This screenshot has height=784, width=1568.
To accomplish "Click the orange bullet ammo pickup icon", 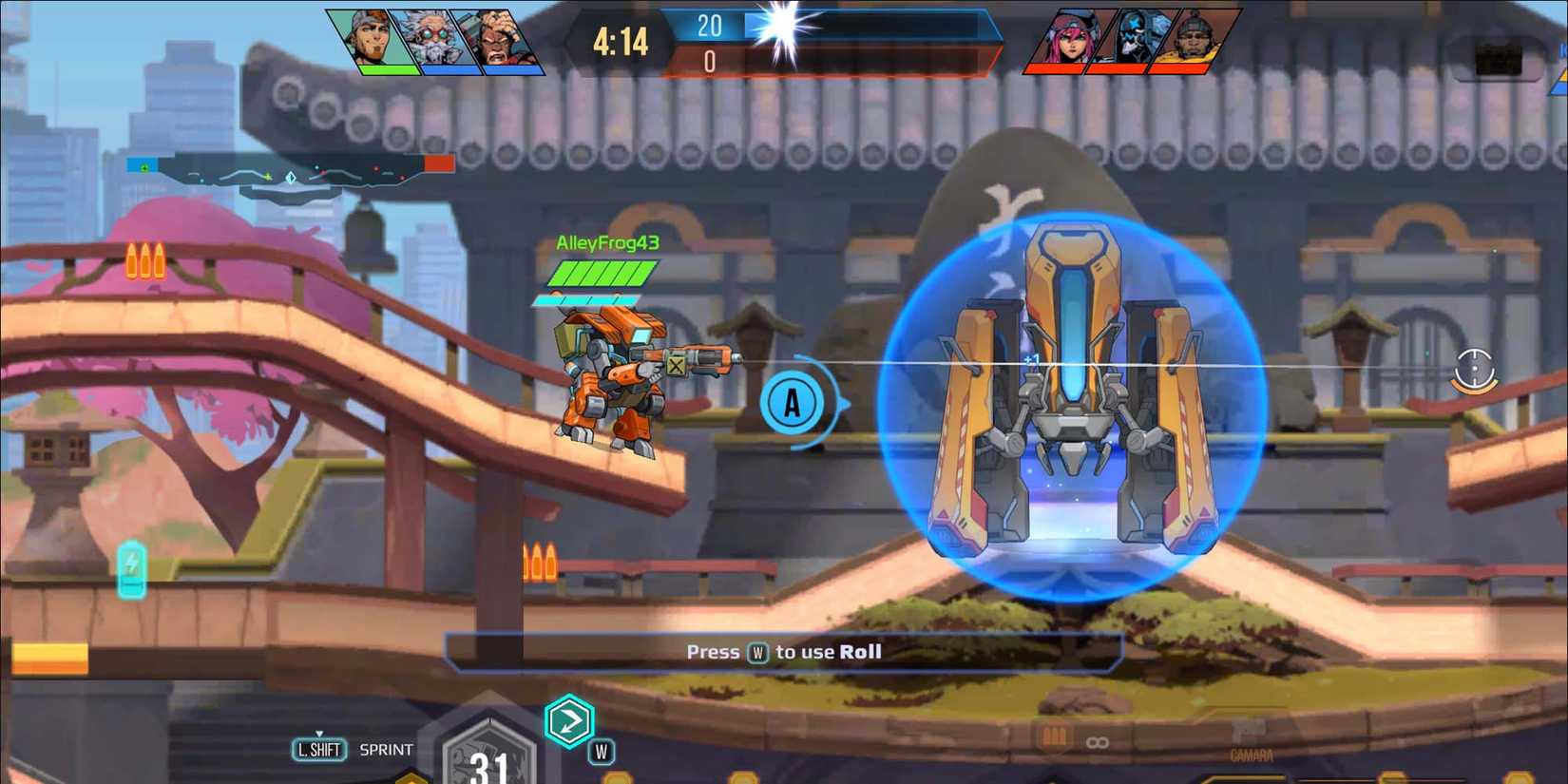I will pyautogui.click(x=144, y=263).
